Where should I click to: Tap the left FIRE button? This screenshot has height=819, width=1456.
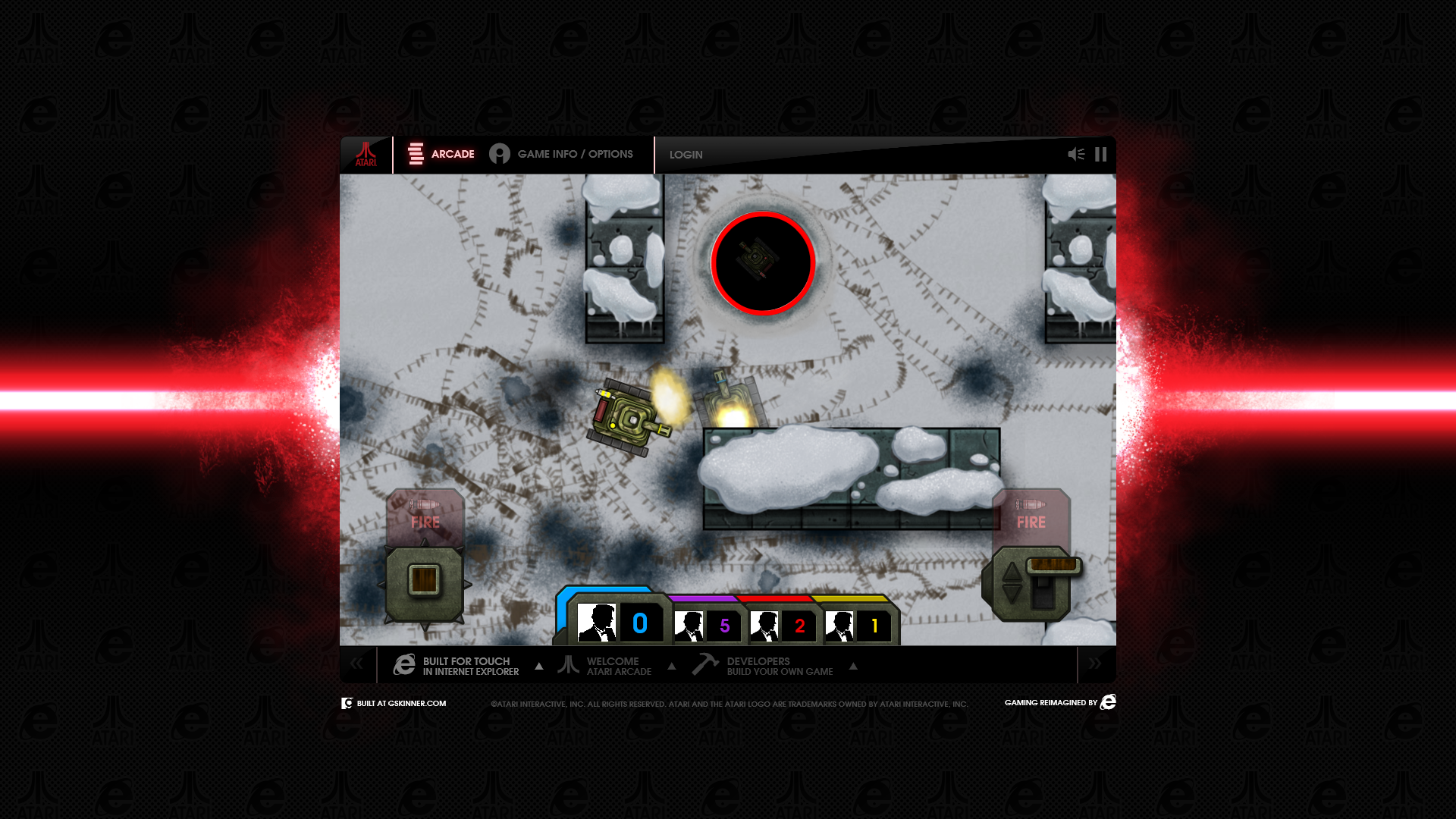[425, 516]
